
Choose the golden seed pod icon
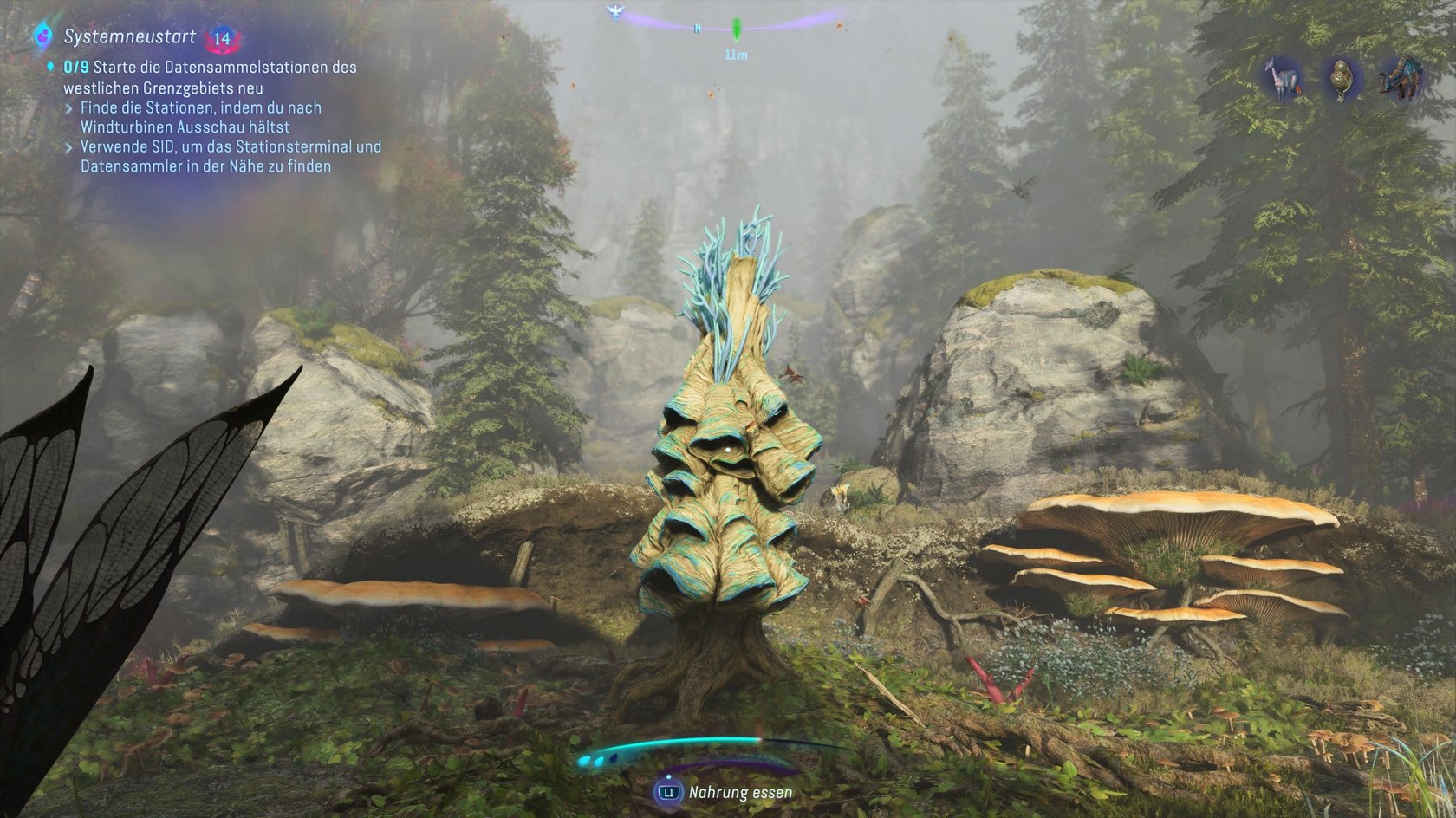click(x=1342, y=79)
